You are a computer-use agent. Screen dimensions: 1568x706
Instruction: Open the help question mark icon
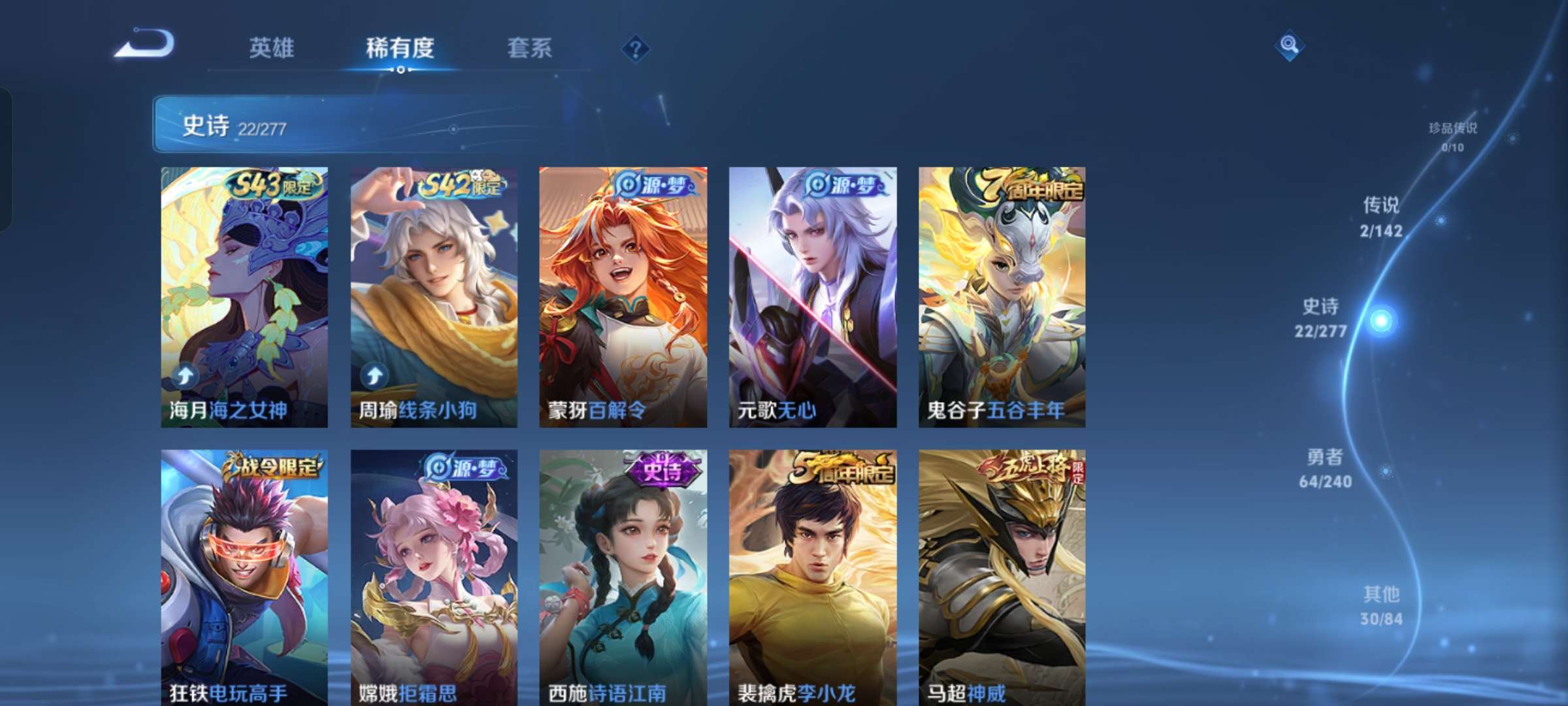(x=636, y=48)
